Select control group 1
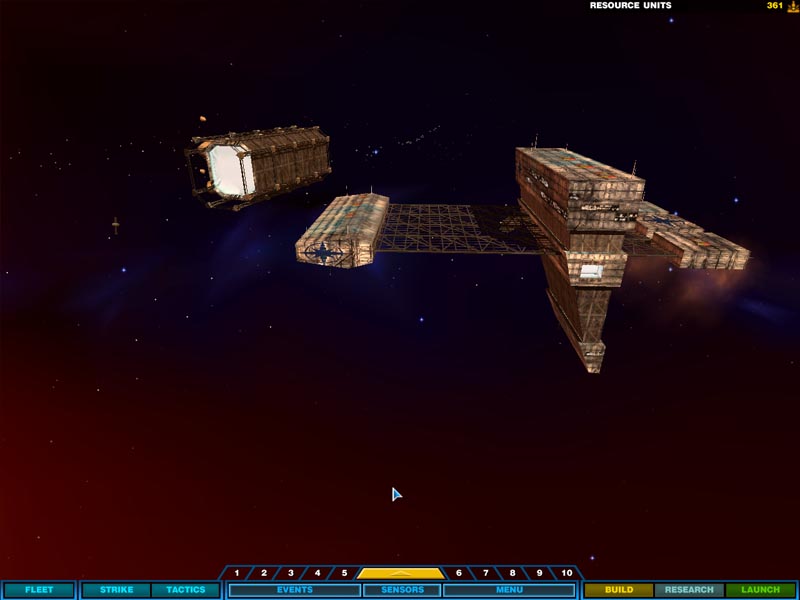800x600 pixels. tap(237, 573)
